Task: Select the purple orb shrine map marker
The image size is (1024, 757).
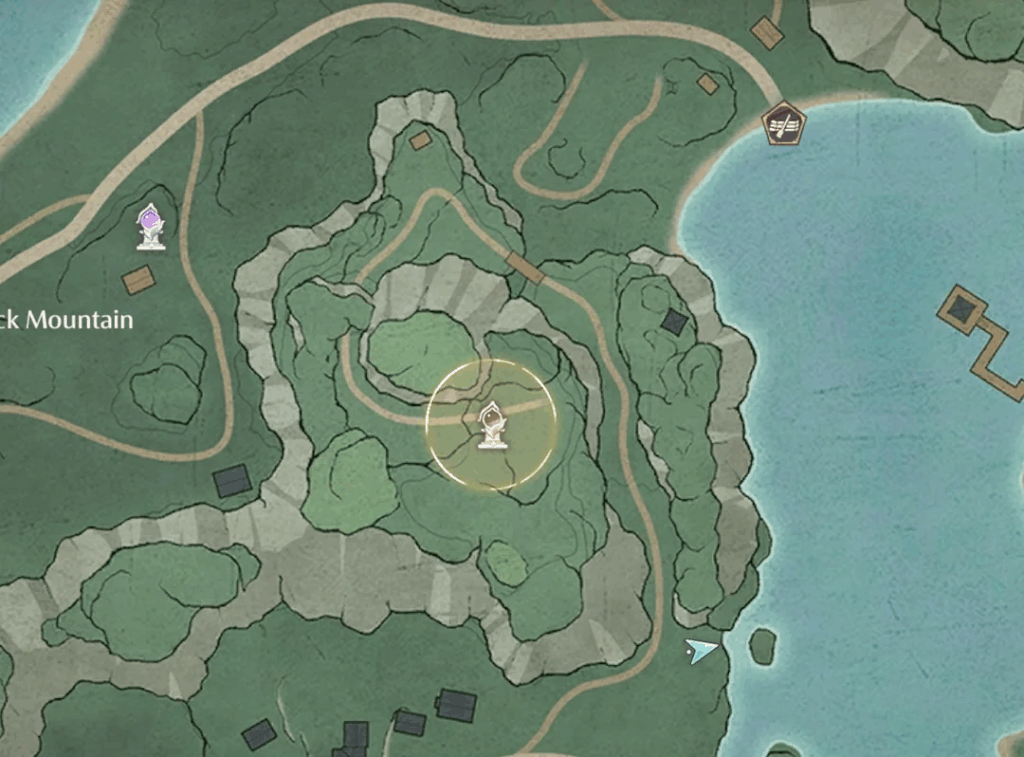Action: 151,226
